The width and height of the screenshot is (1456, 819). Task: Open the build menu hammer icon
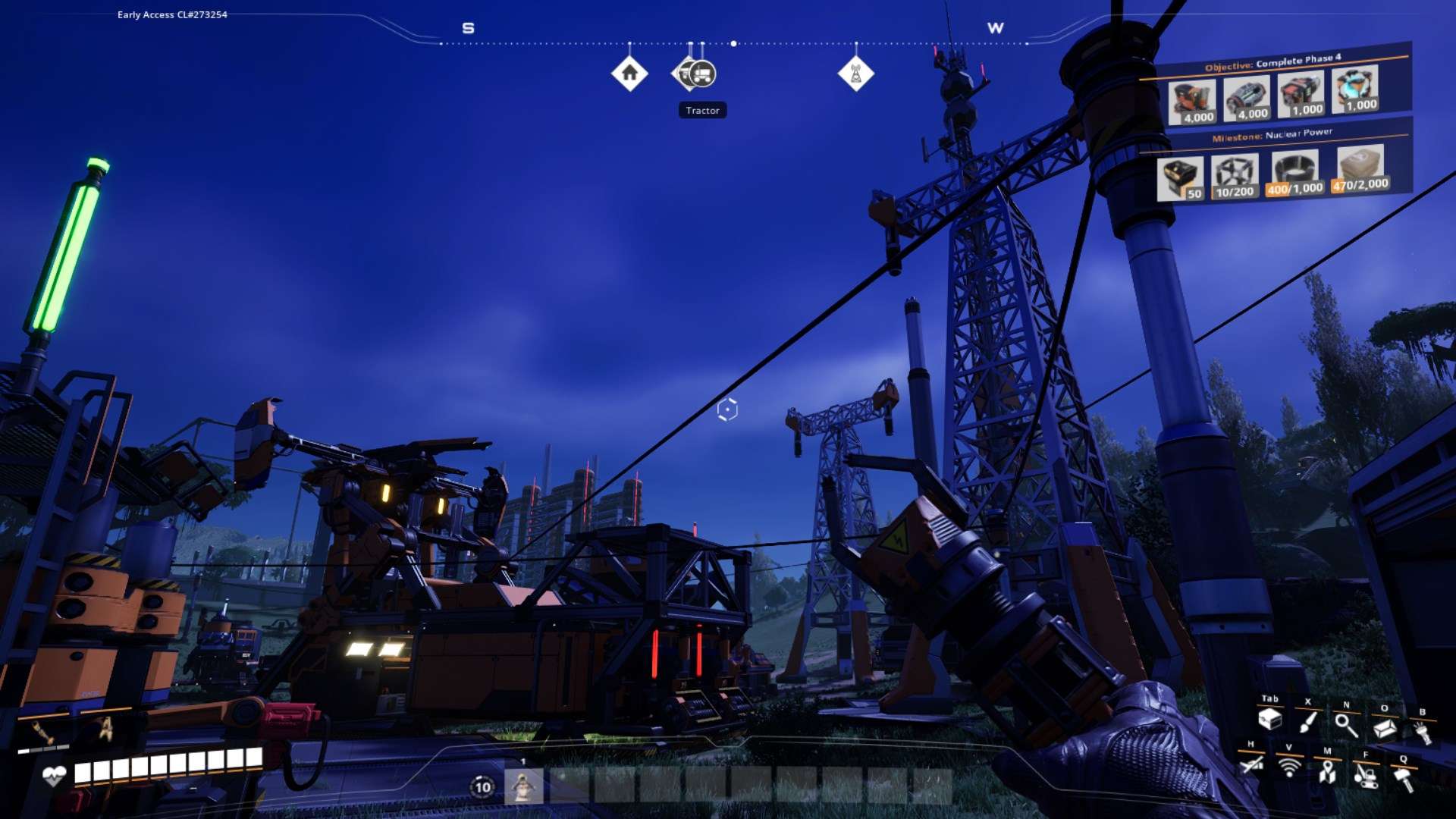pos(1404,779)
